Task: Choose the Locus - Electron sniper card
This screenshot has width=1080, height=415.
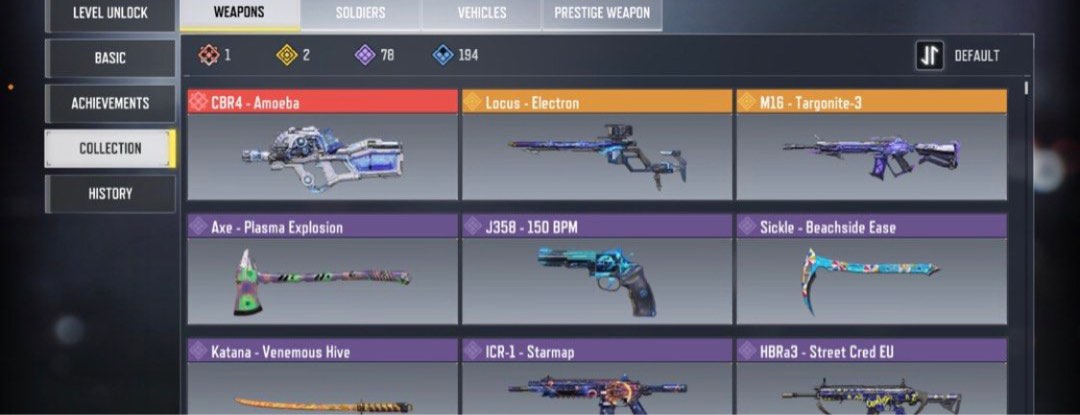Action: (x=597, y=146)
